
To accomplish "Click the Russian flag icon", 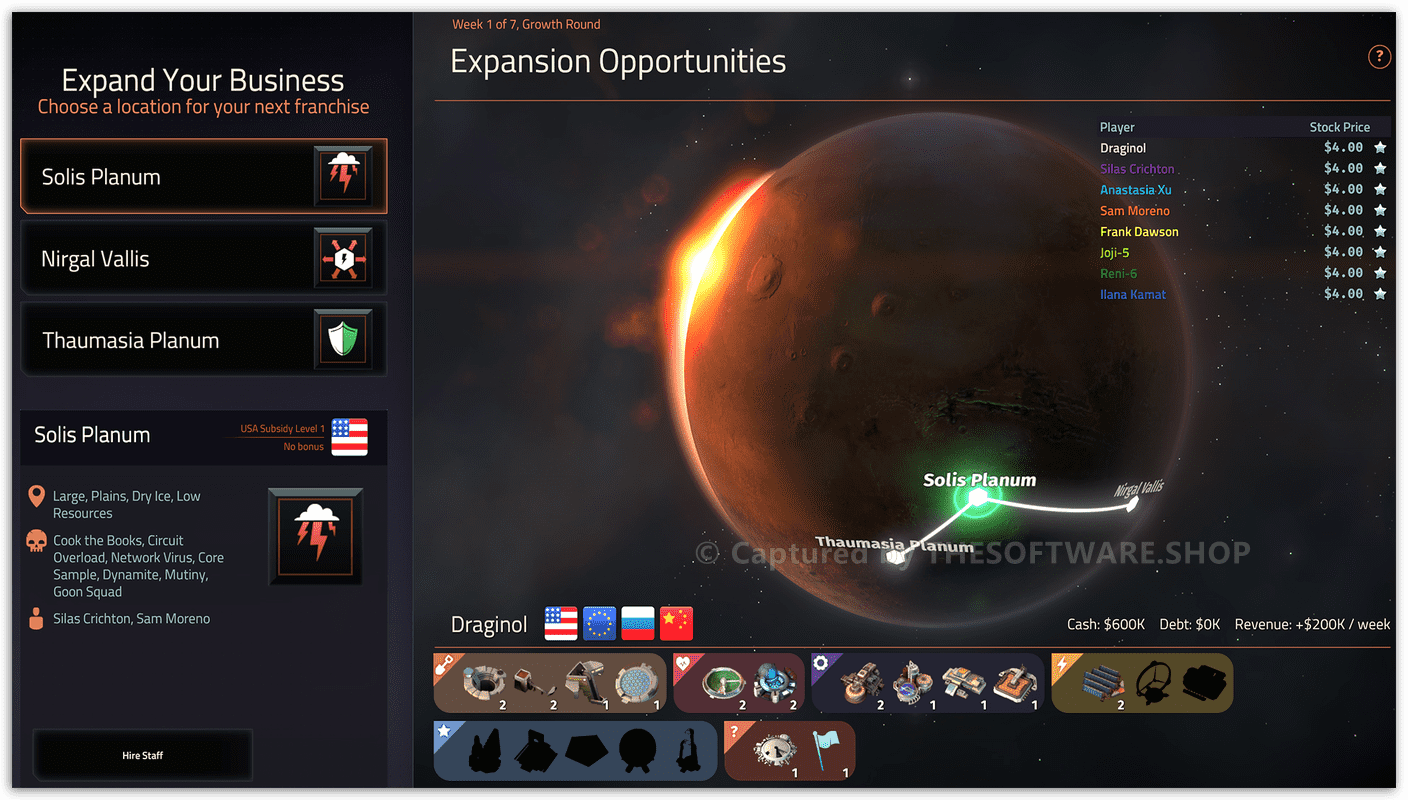I will click(638, 623).
